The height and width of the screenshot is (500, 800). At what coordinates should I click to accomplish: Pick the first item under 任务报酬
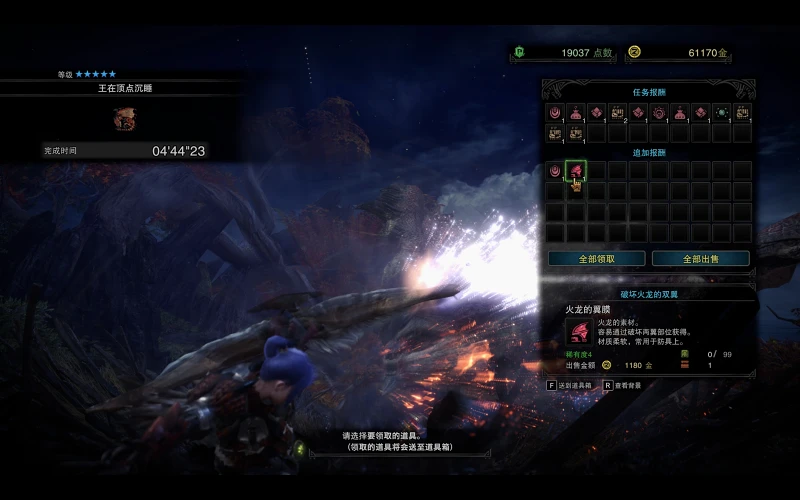[x=554, y=113]
